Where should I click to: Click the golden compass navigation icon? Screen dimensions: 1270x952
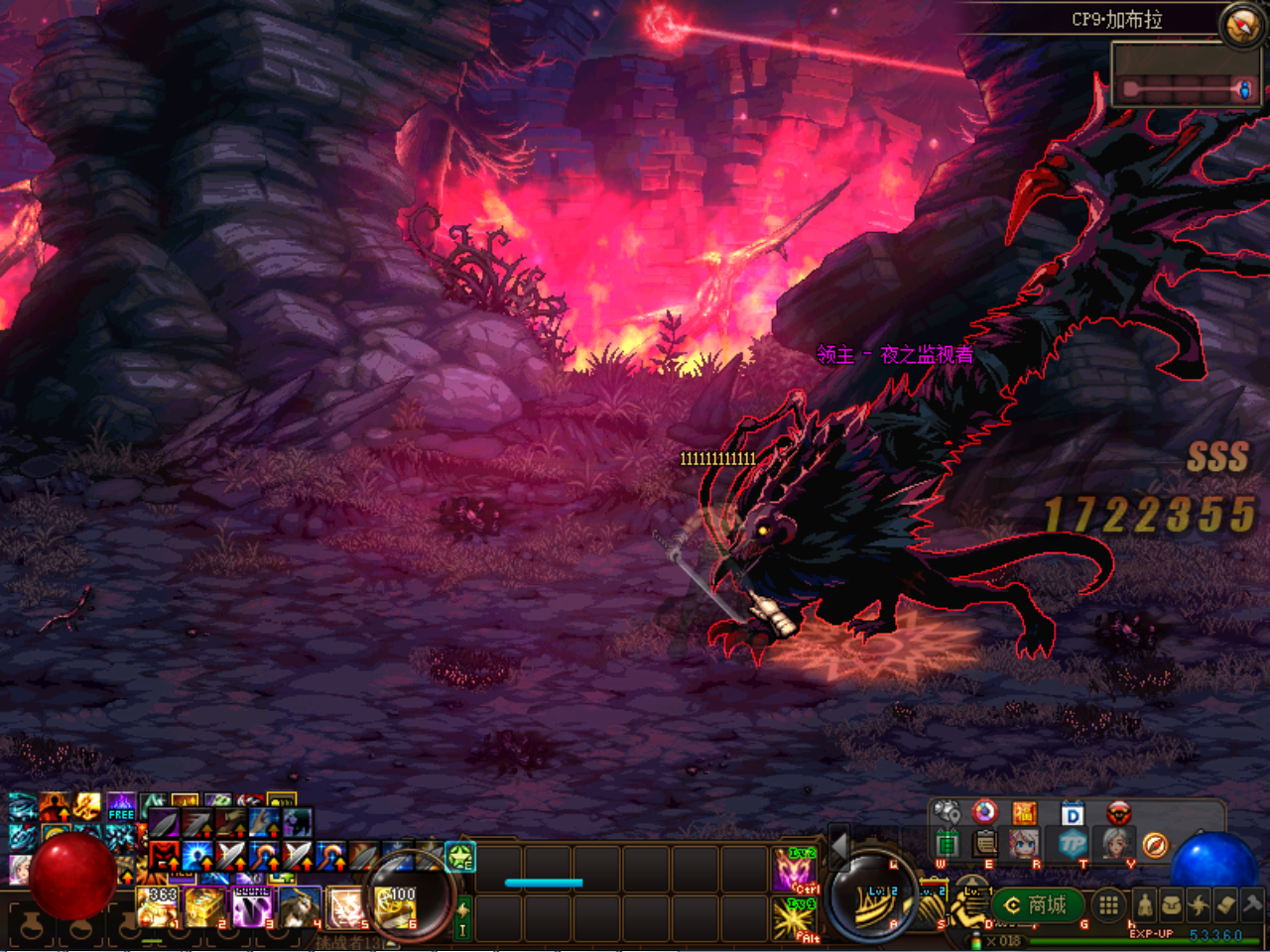(1155, 846)
